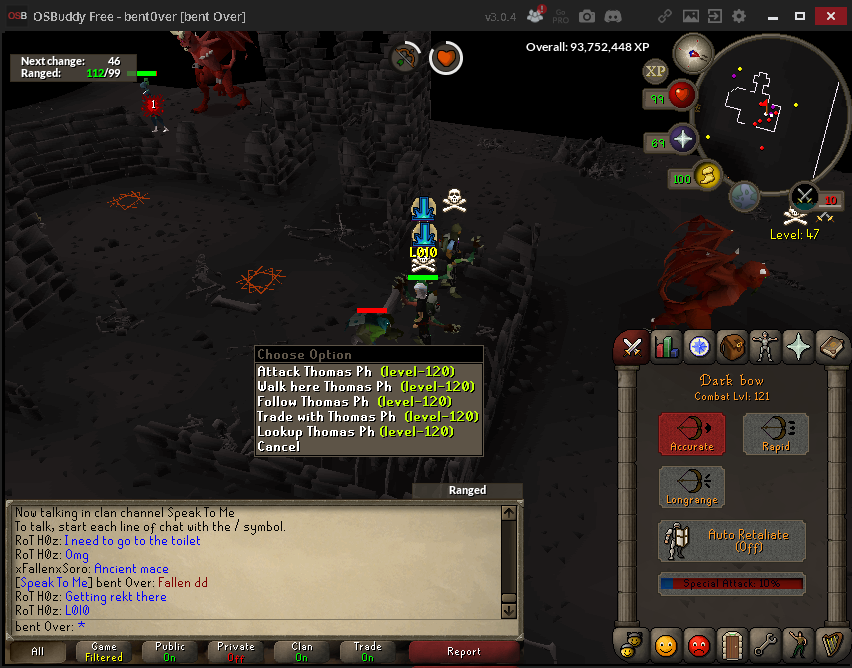This screenshot has height=668, width=852.
Task: Select the Accurate attack style
Action: point(692,433)
